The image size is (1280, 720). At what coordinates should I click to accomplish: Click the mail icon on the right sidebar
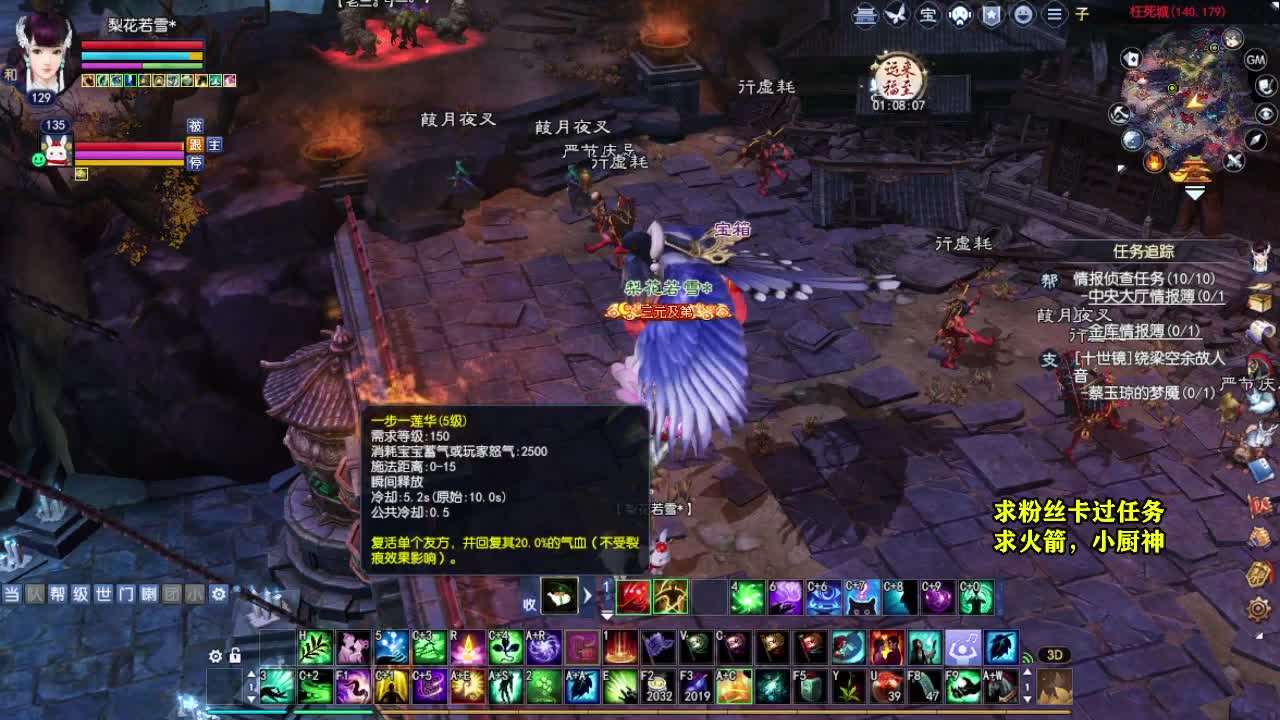click(1262, 332)
